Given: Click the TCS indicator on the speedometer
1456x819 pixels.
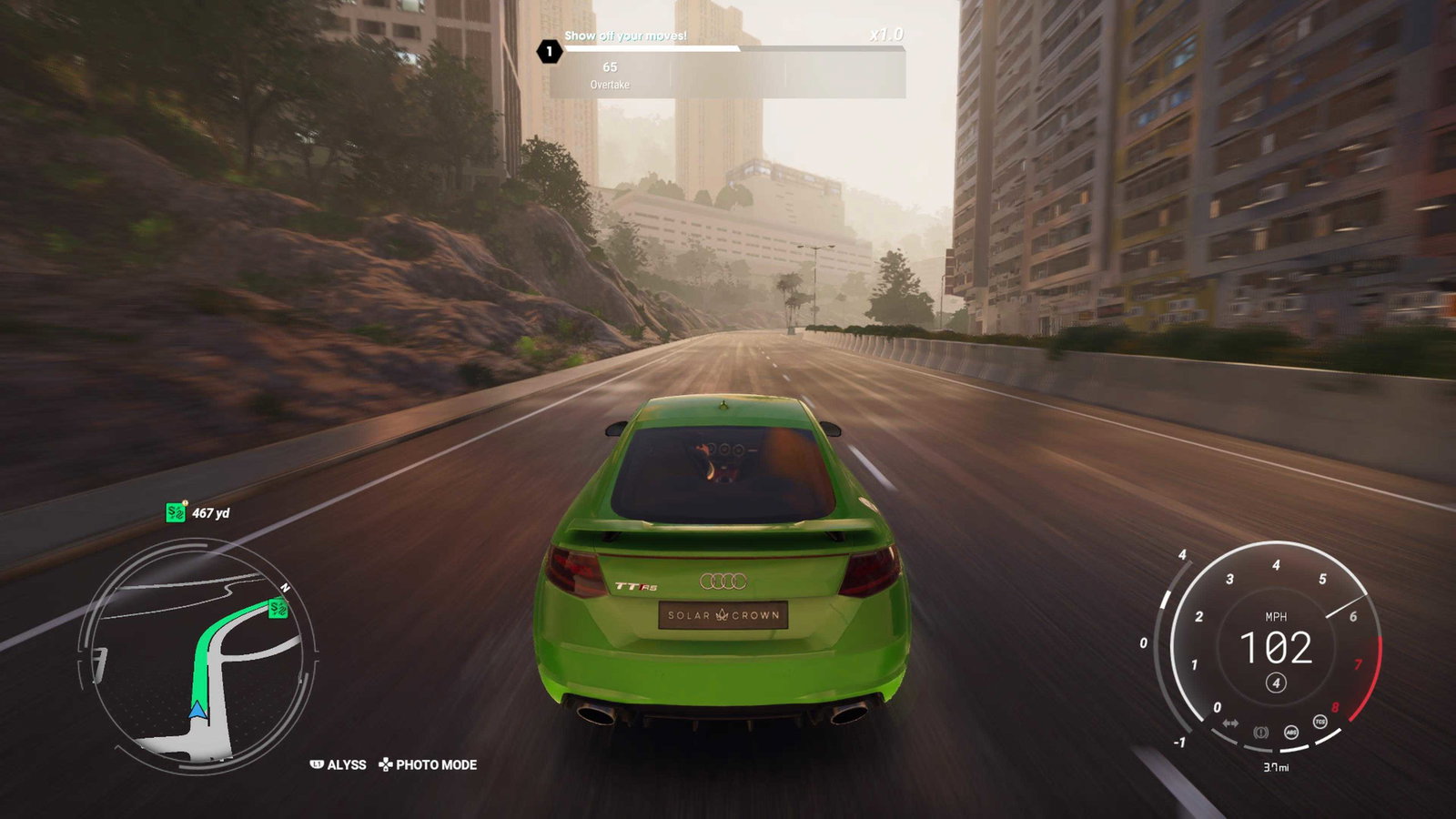Looking at the screenshot, I should [1319, 722].
